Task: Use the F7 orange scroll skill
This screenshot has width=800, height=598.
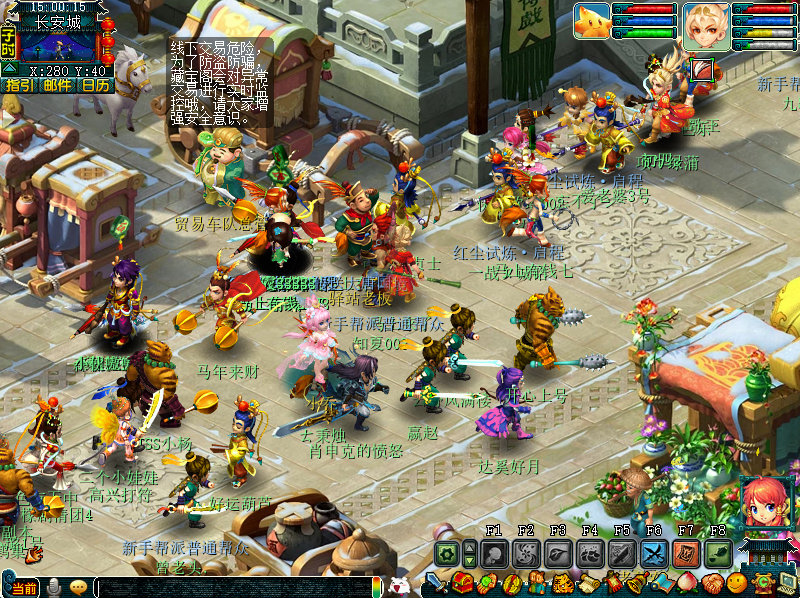Action: (x=686, y=553)
